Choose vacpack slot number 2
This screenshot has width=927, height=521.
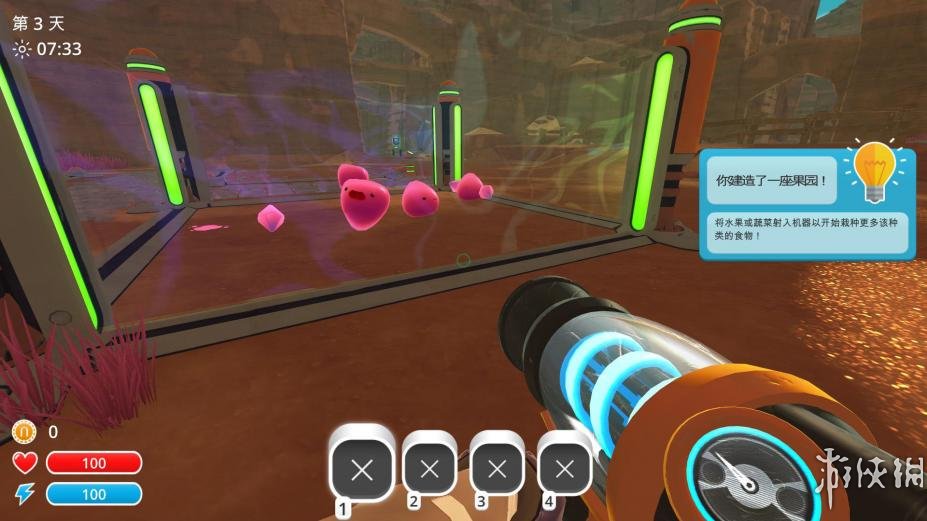[430, 468]
